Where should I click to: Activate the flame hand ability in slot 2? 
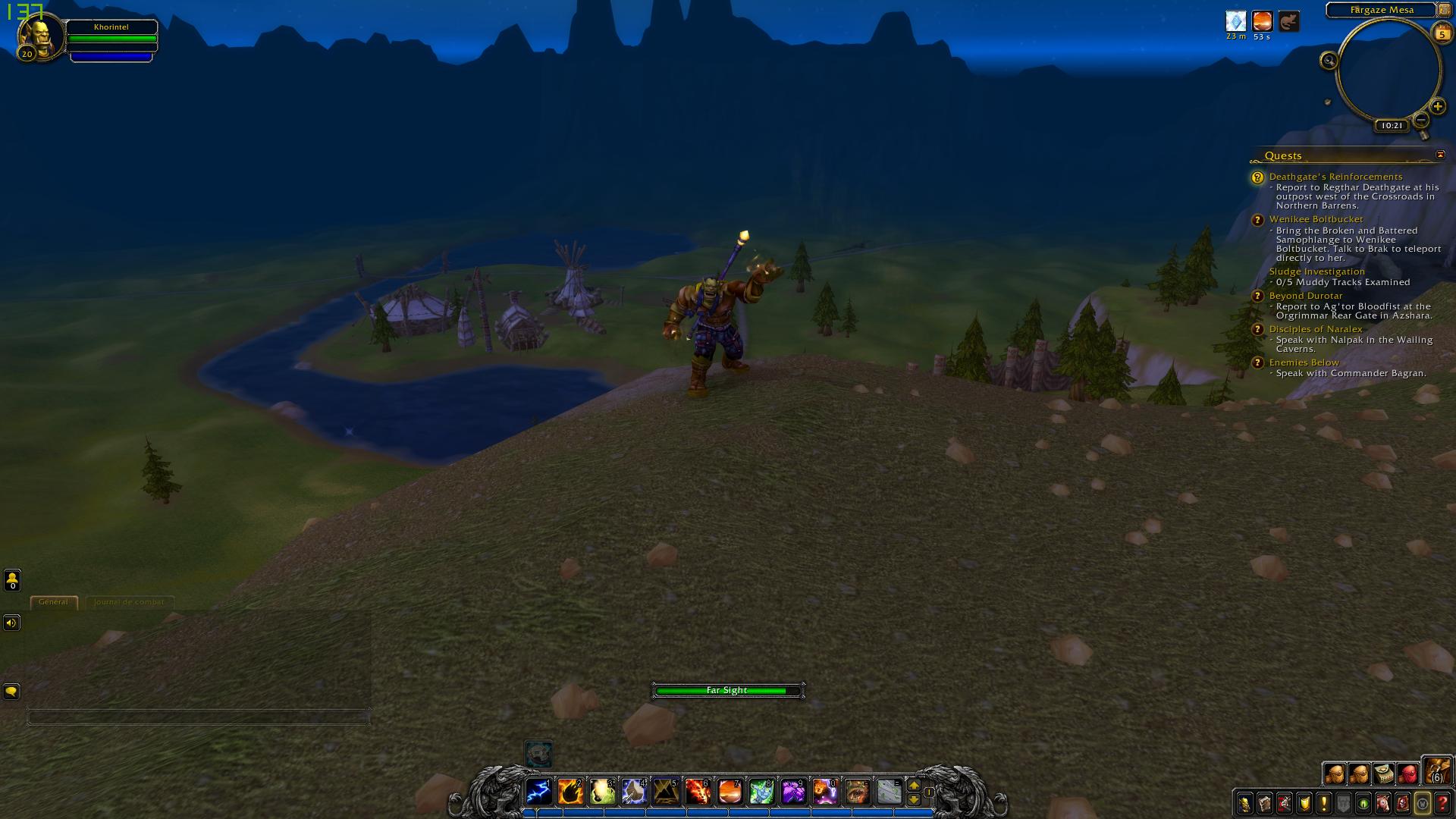pyautogui.click(x=570, y=792)
